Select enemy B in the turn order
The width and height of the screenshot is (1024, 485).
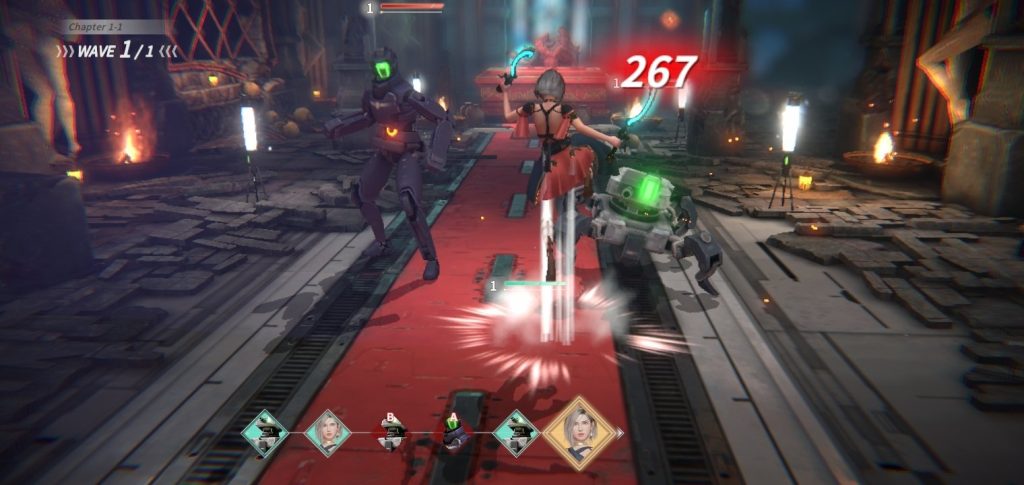tap(390, 433)
